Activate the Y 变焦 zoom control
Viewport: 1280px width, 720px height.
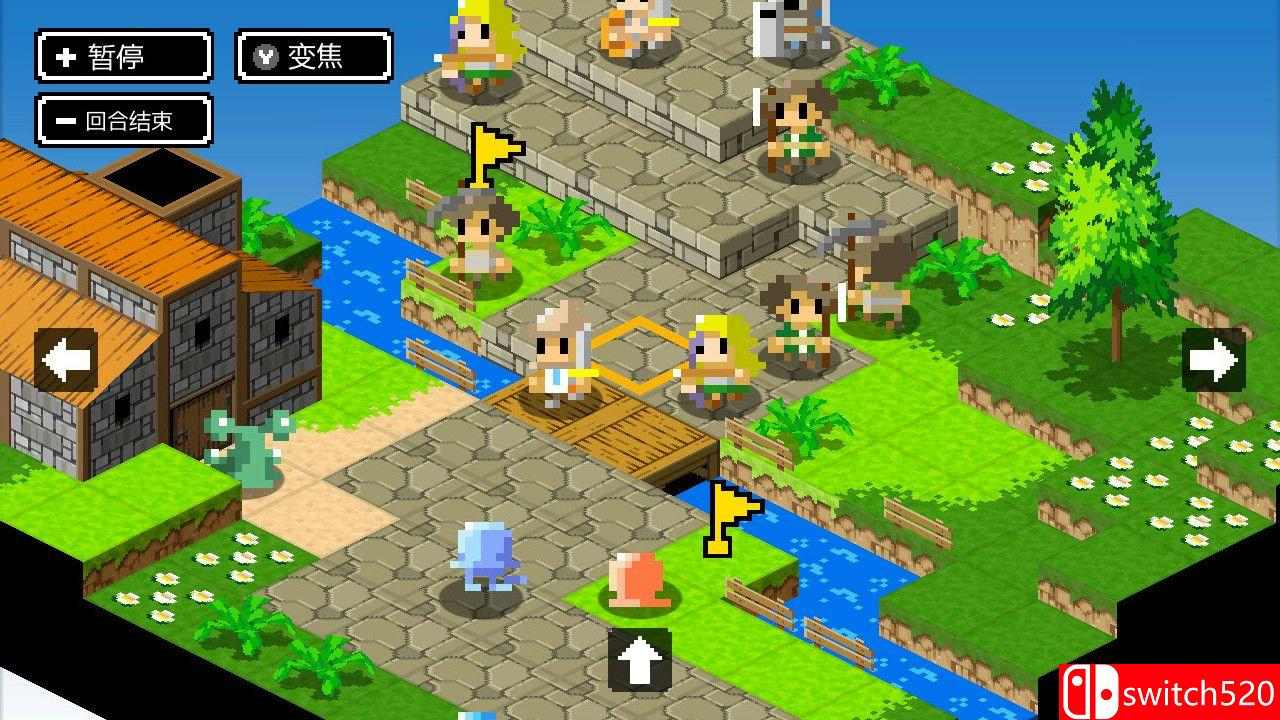click(x=312, y=57)
